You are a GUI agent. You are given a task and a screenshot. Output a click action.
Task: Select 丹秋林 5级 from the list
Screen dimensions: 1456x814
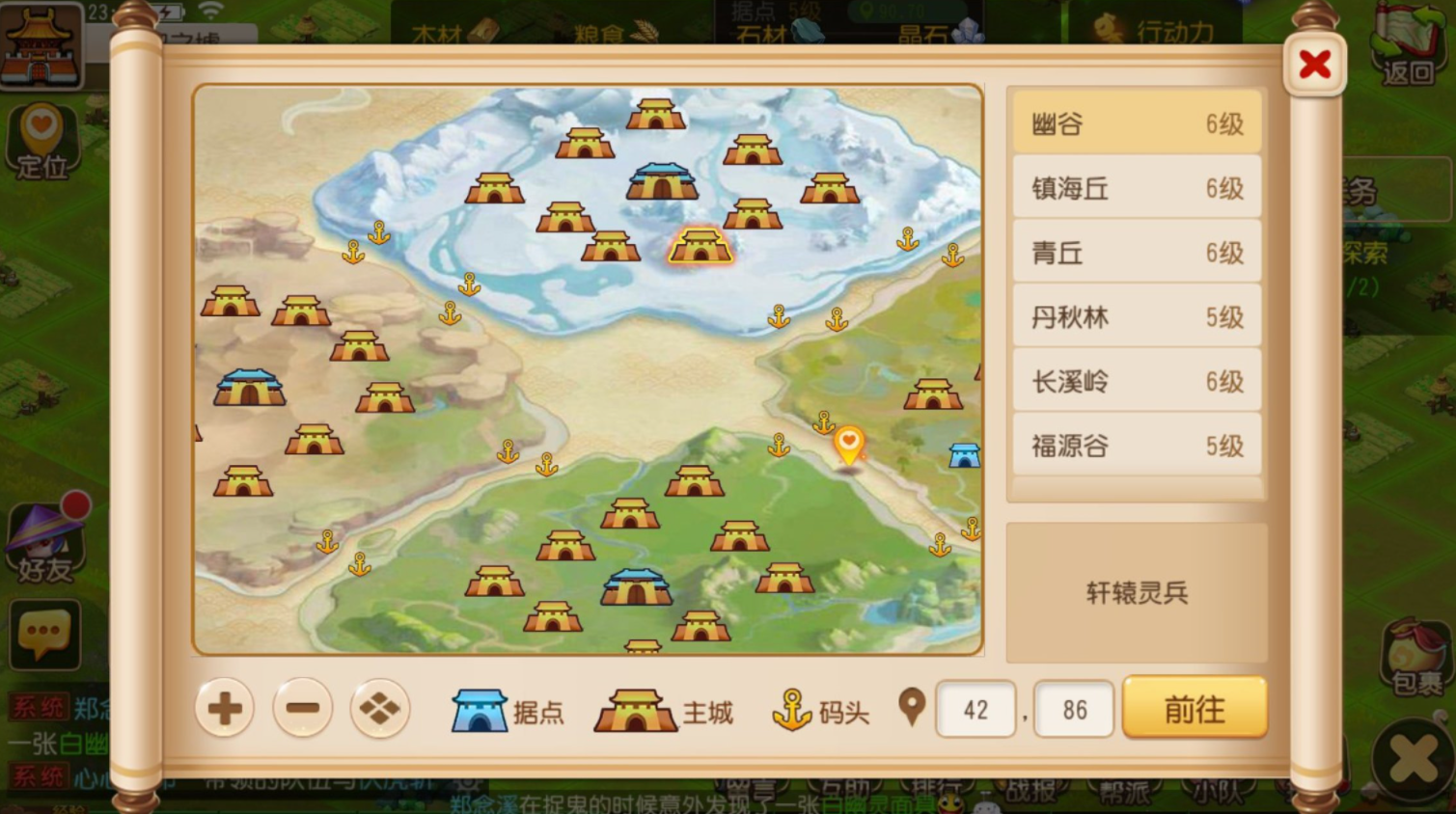tap(1135, 316)
